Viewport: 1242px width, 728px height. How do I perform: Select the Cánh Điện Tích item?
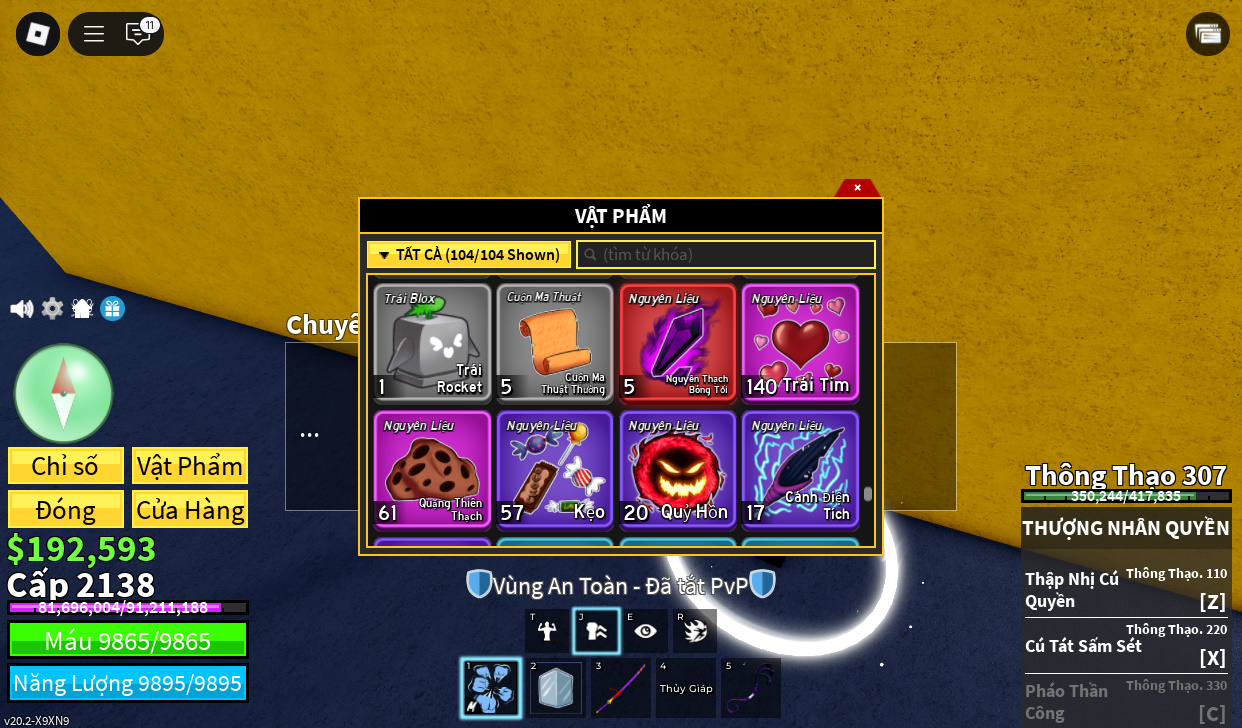click(x=800, y=469)
